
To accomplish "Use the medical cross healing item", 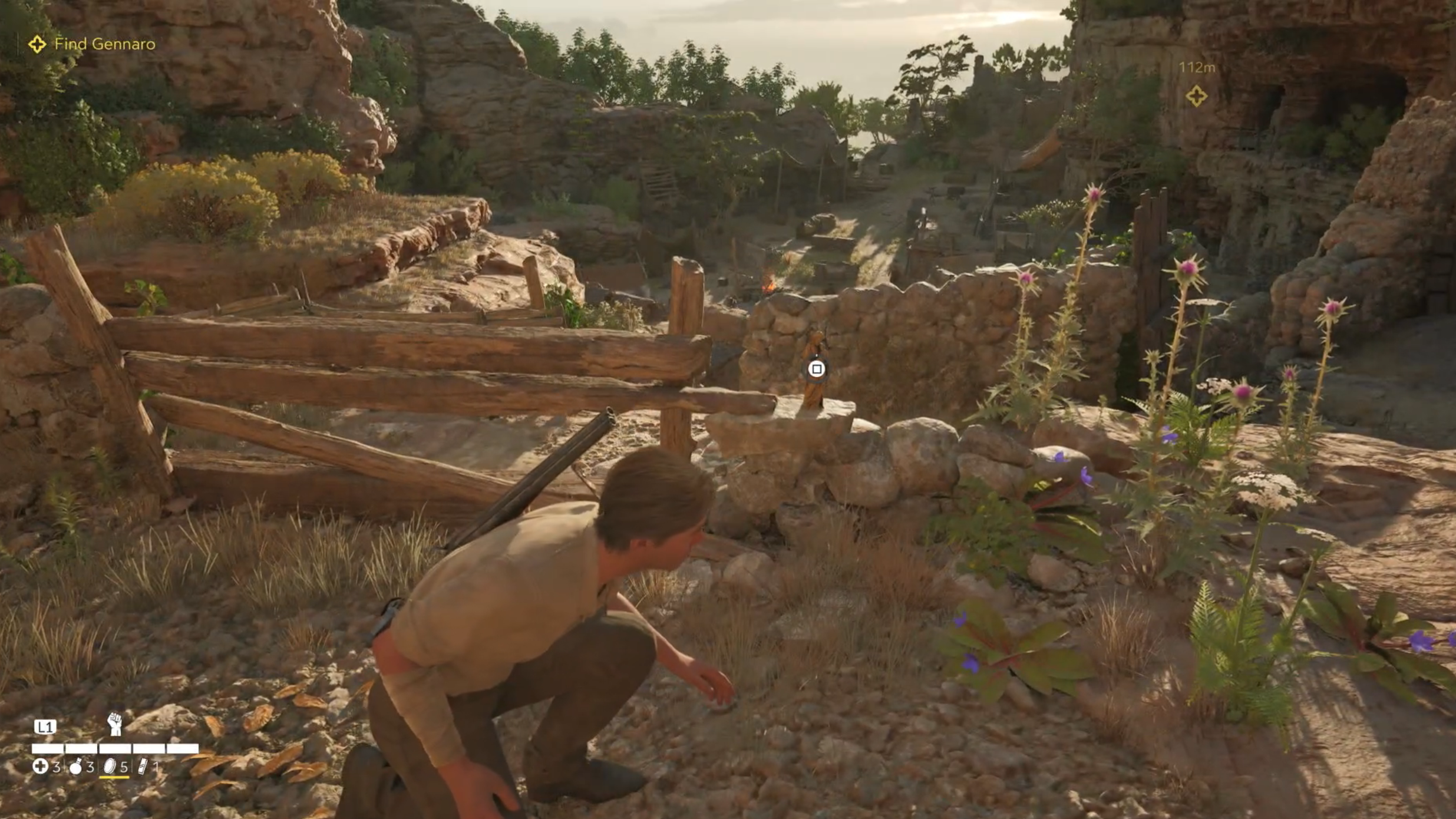I will point(40,766).
